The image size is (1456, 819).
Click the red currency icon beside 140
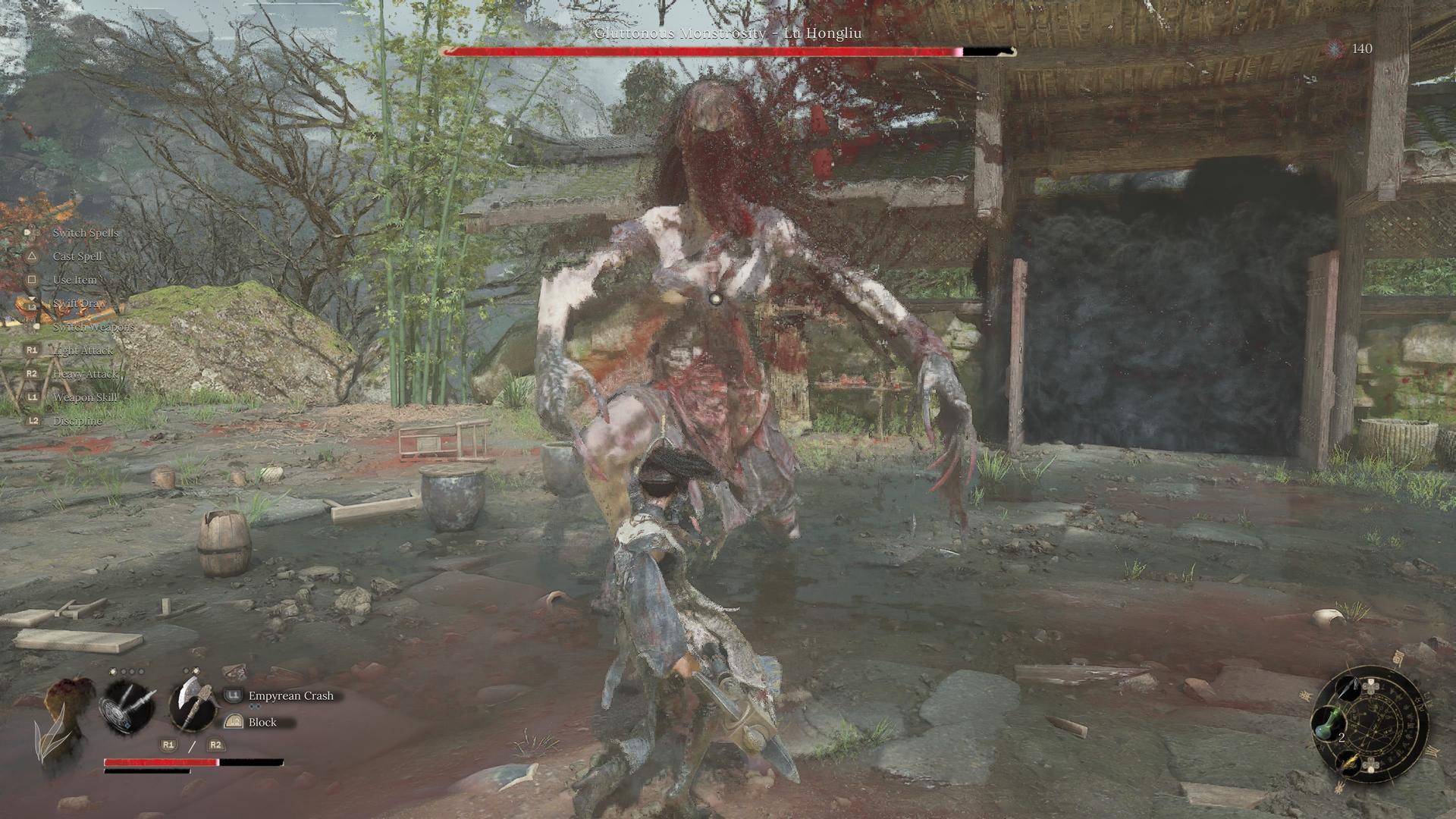(1334, 49)
